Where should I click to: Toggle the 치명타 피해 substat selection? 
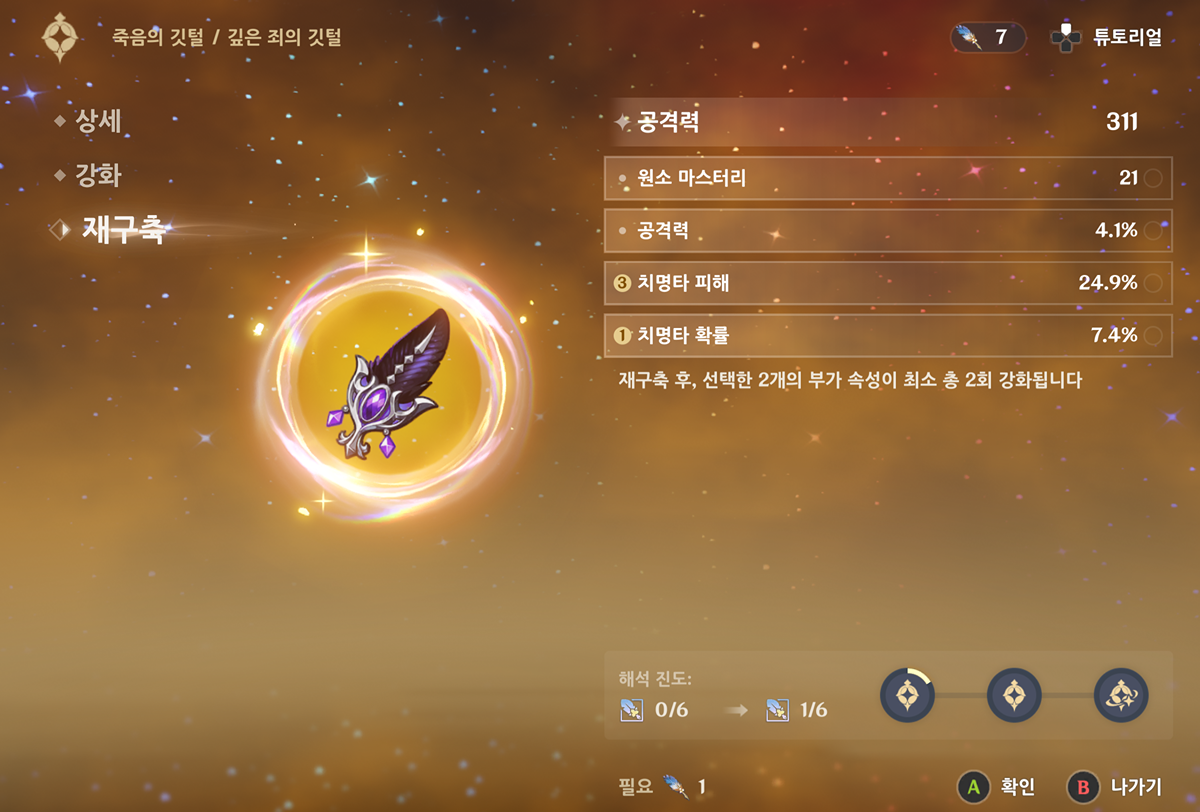887,283
